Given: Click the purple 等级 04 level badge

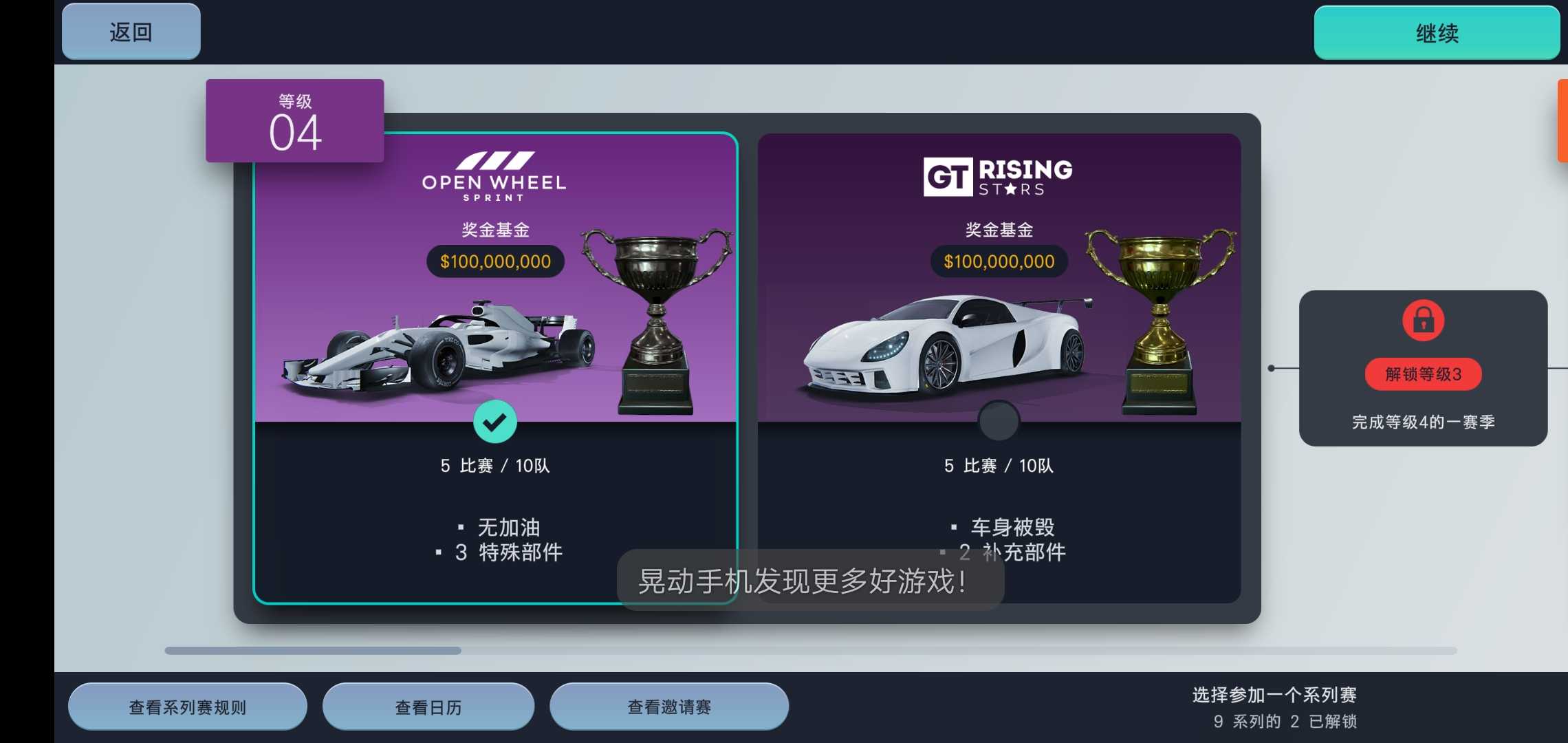Looking at the screenshot, I should coord(295,120).
